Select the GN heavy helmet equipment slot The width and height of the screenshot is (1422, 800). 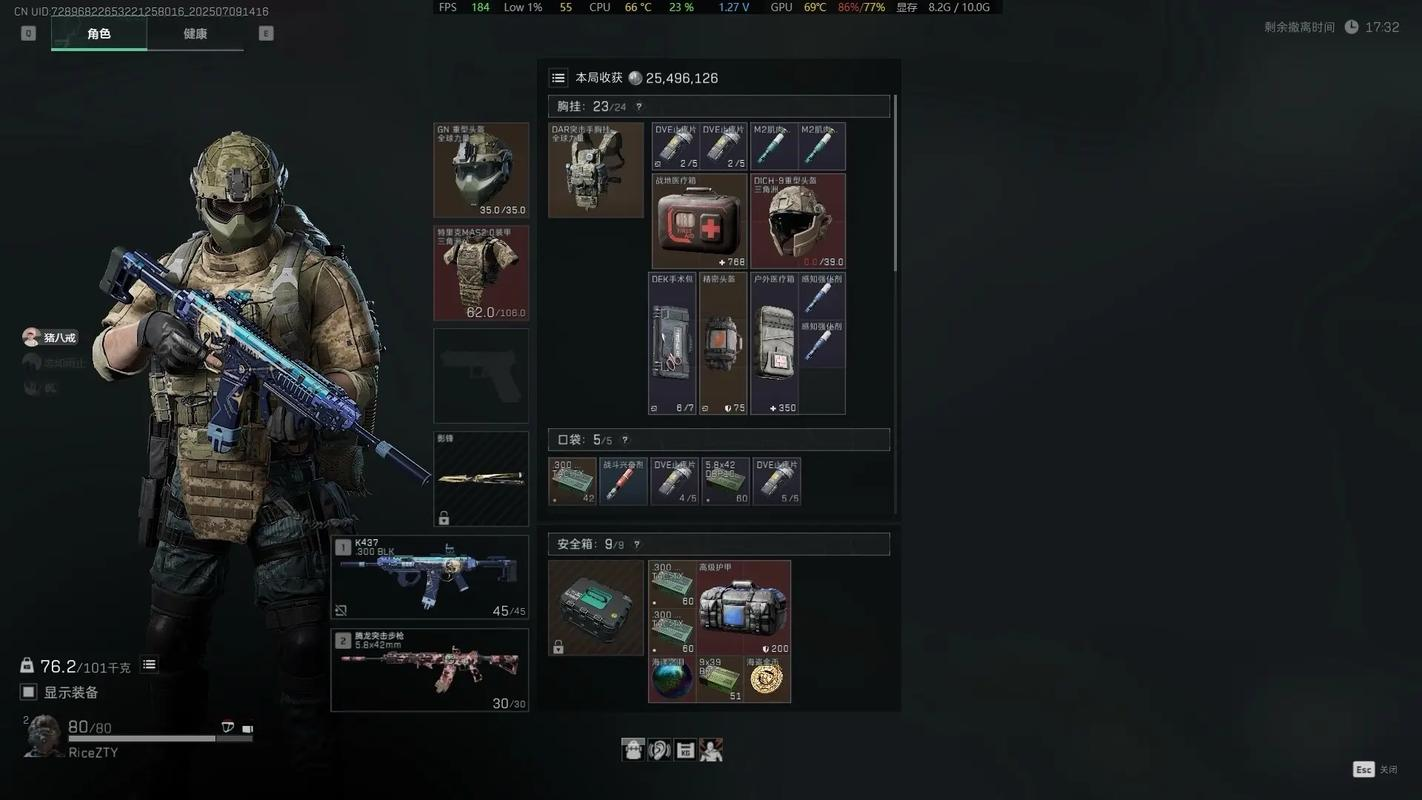(481, 170)
